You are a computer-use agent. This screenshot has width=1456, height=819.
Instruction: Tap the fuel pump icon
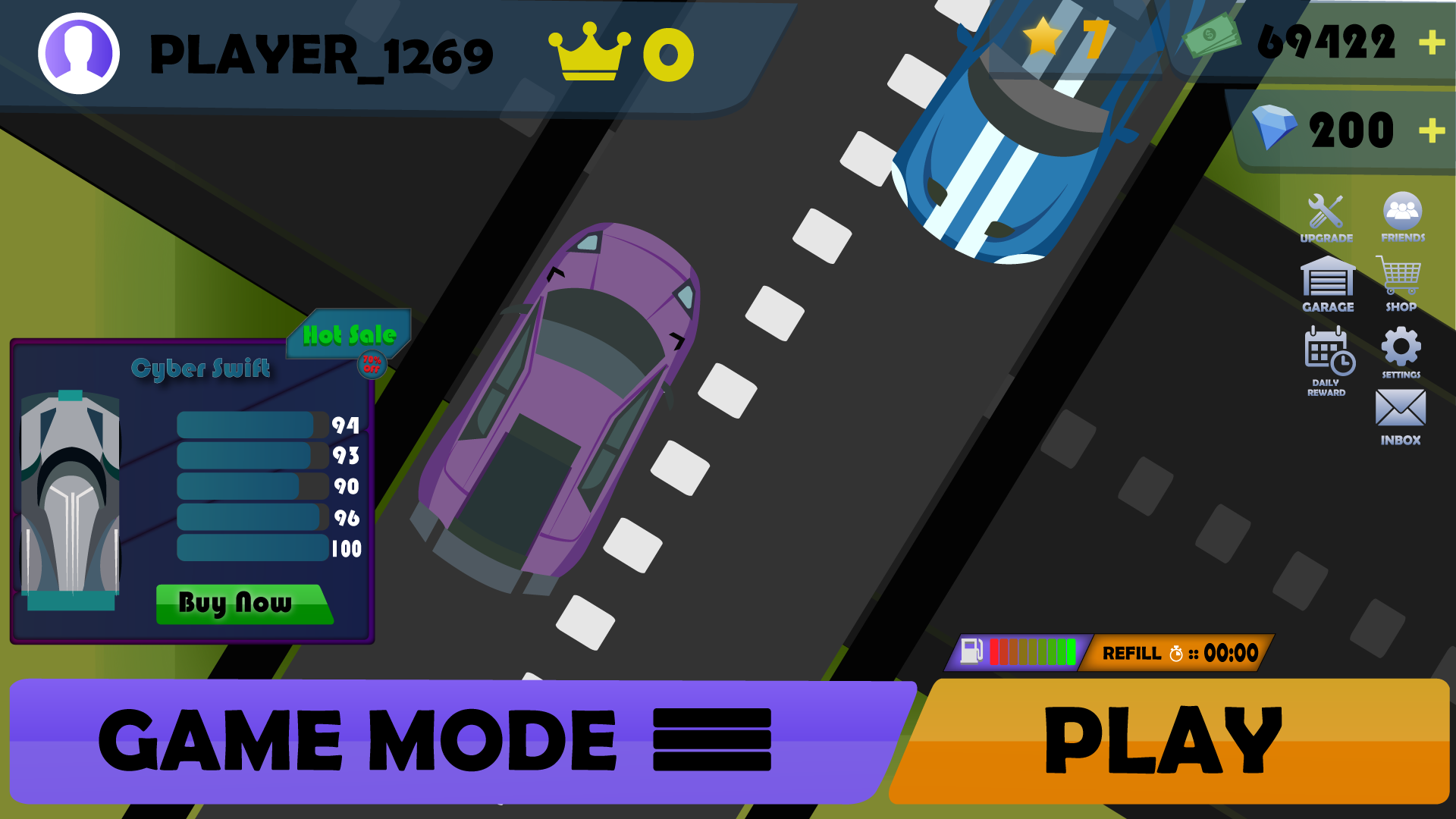pos(971,651)
